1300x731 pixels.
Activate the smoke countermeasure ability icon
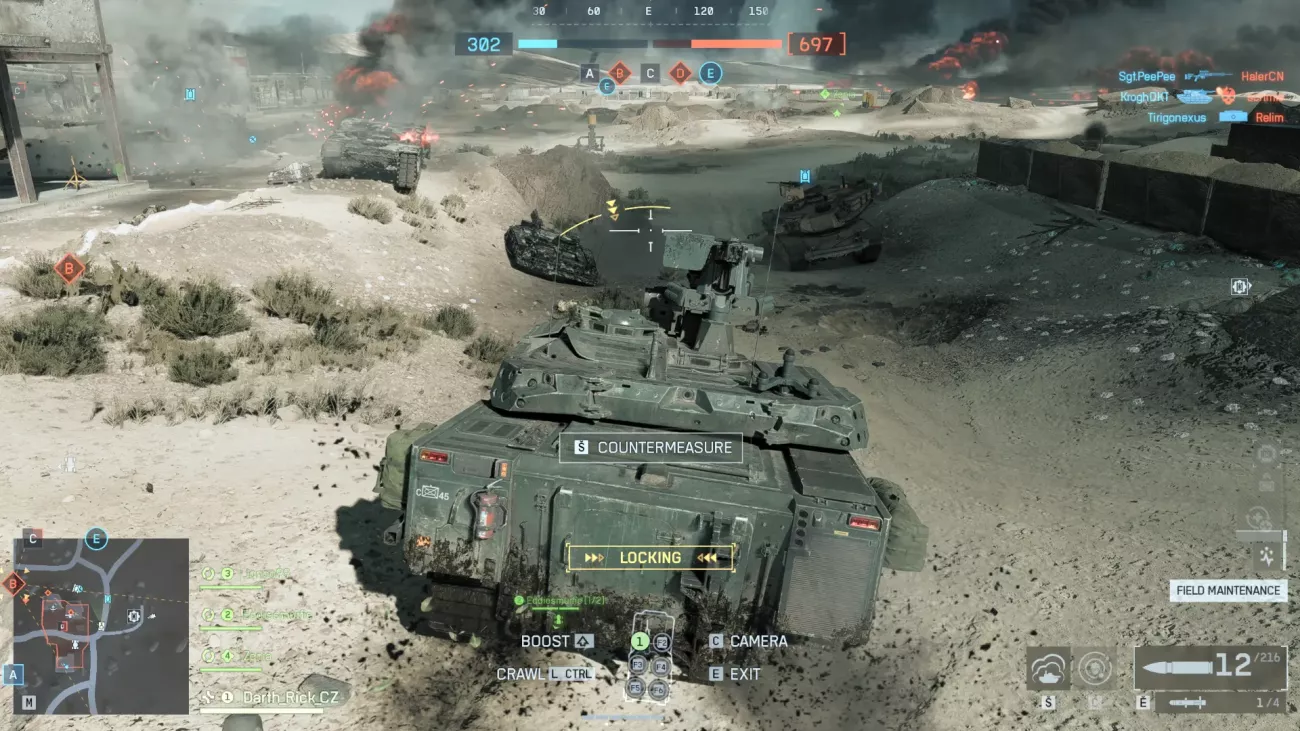(x=1048, y=668)
